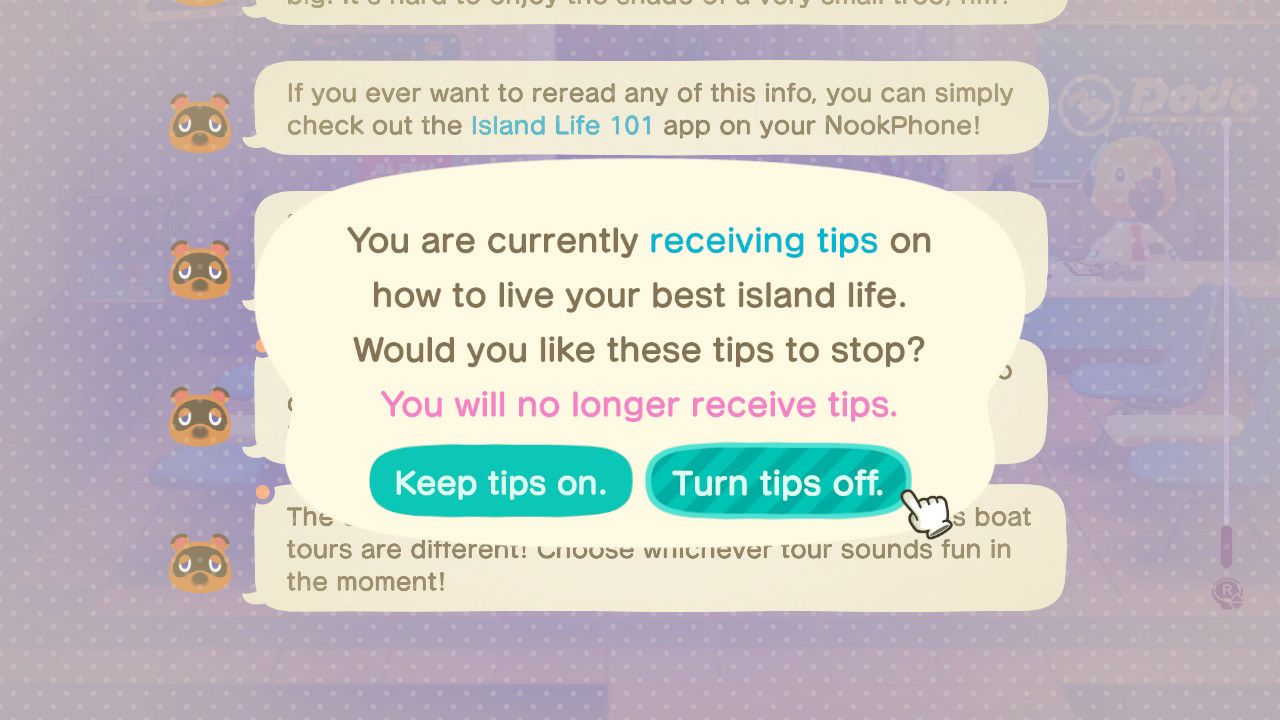Enable tips by choosing Keep tips on

500,482
